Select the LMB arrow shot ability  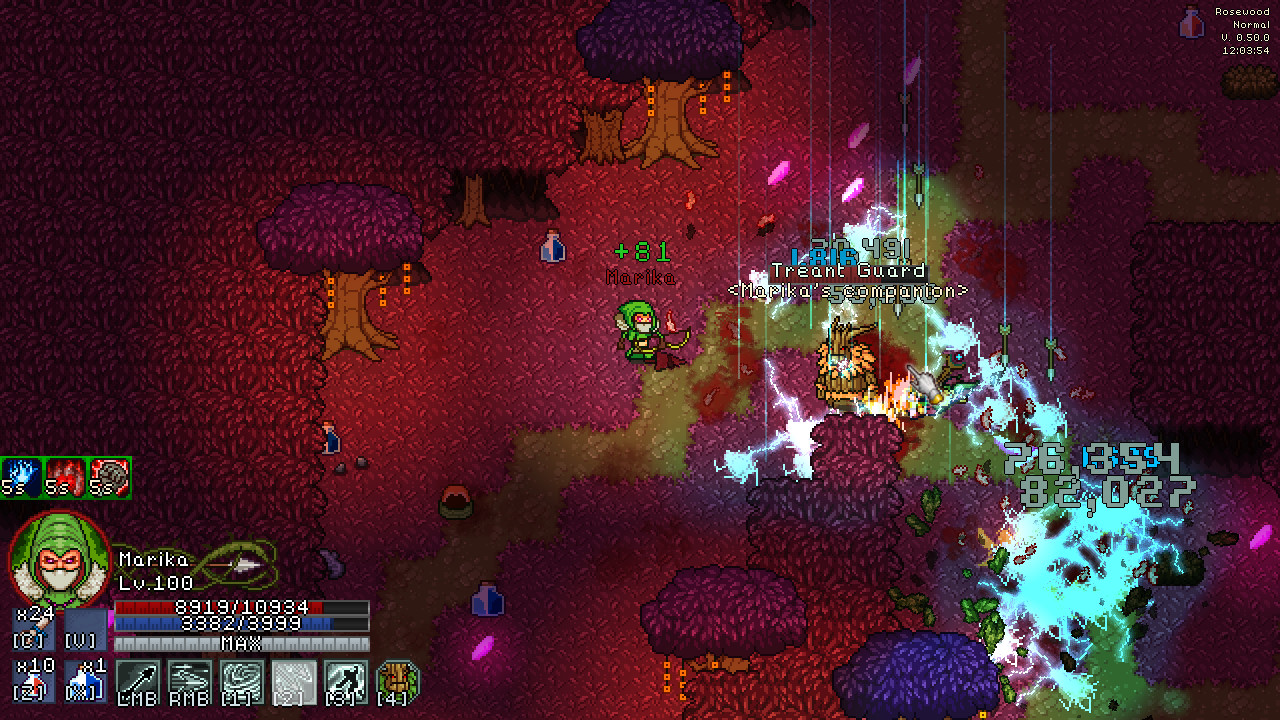click(x=138, y=681)
